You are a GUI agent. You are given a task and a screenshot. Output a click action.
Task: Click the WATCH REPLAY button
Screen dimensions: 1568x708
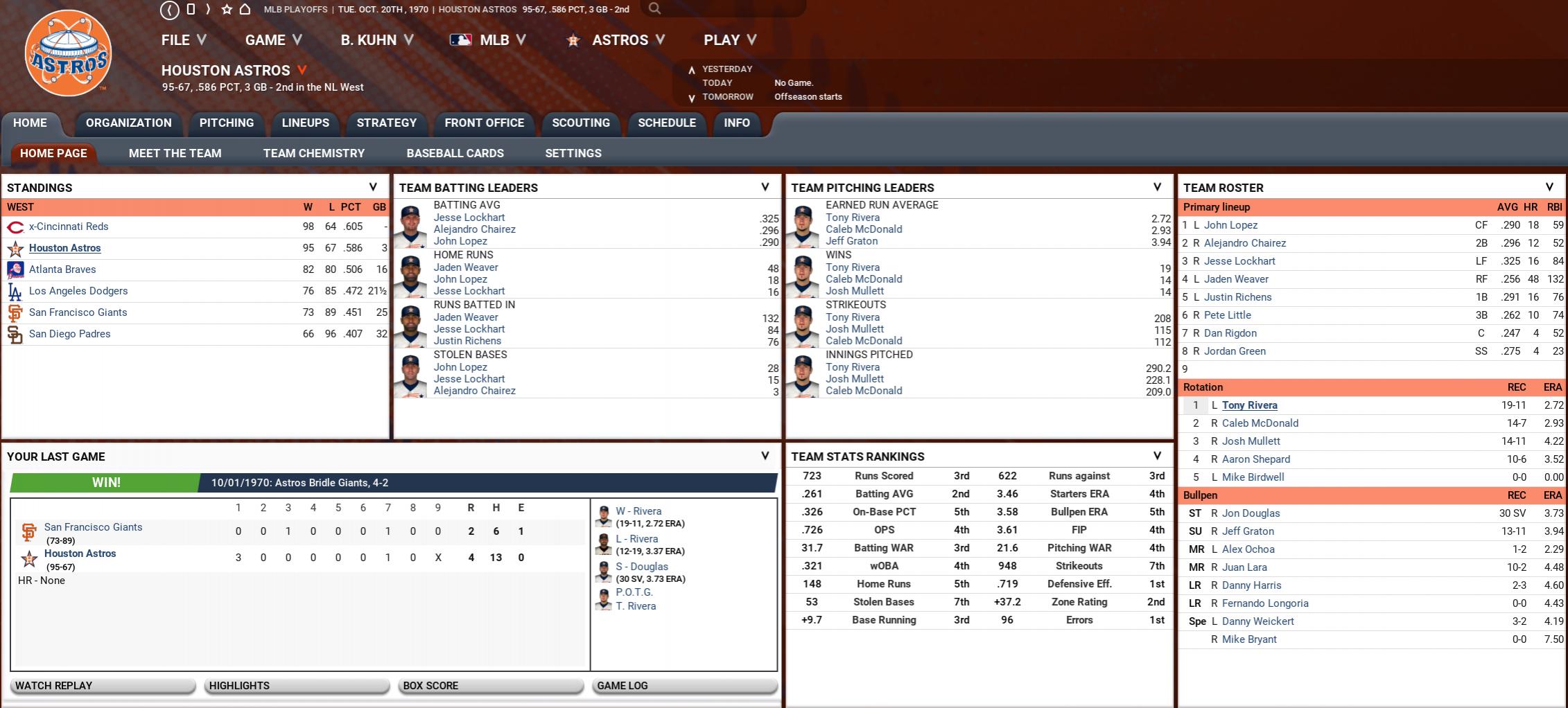[103, 686]
